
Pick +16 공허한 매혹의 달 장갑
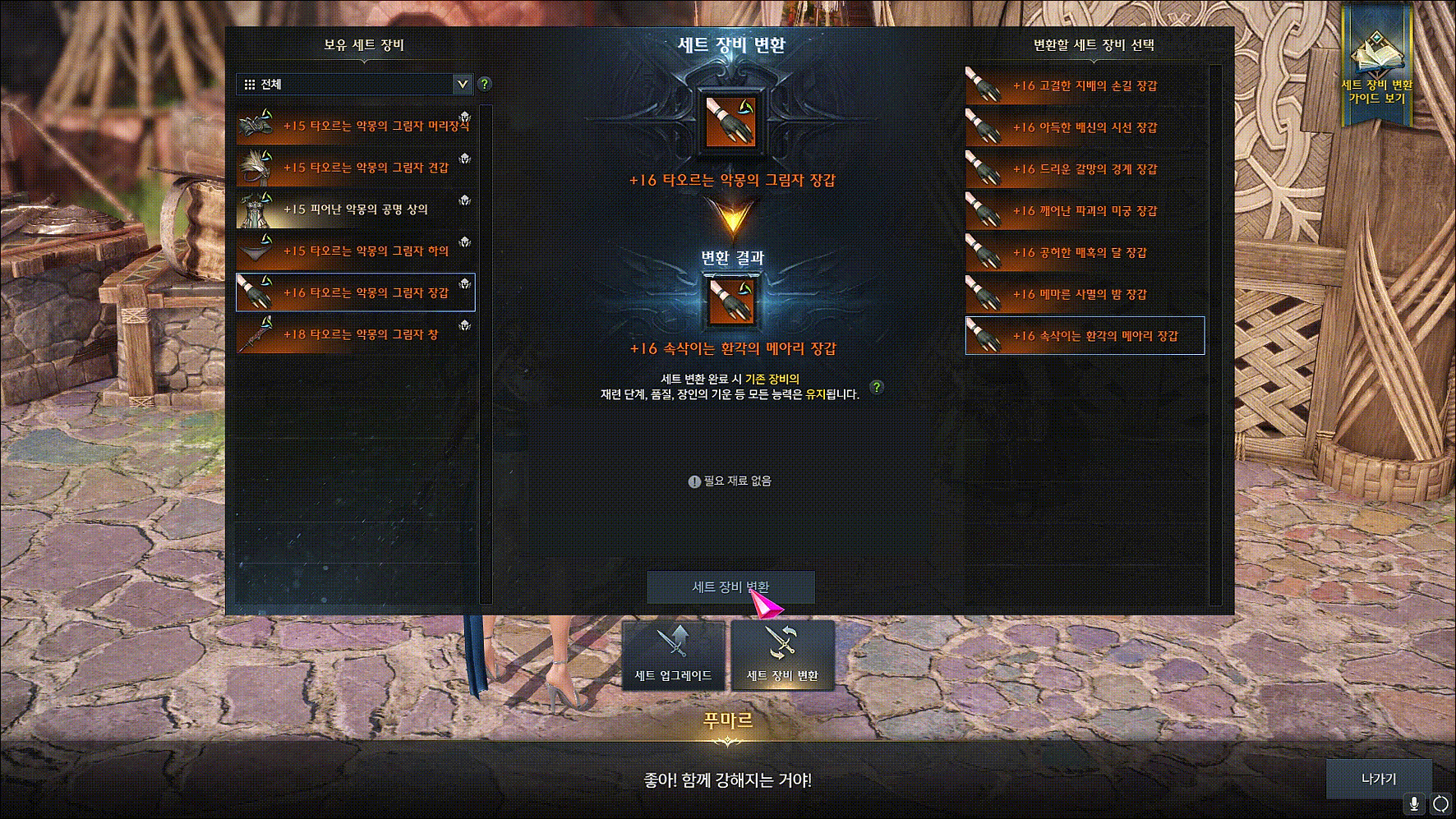pos(1085,253)
